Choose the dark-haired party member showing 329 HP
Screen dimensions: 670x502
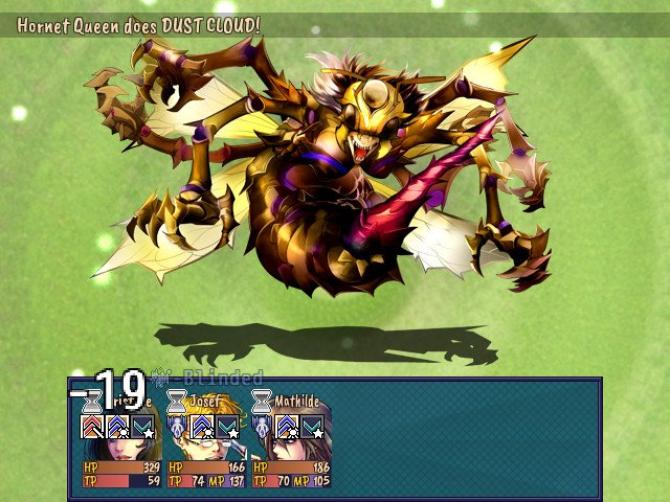[120, 445]
